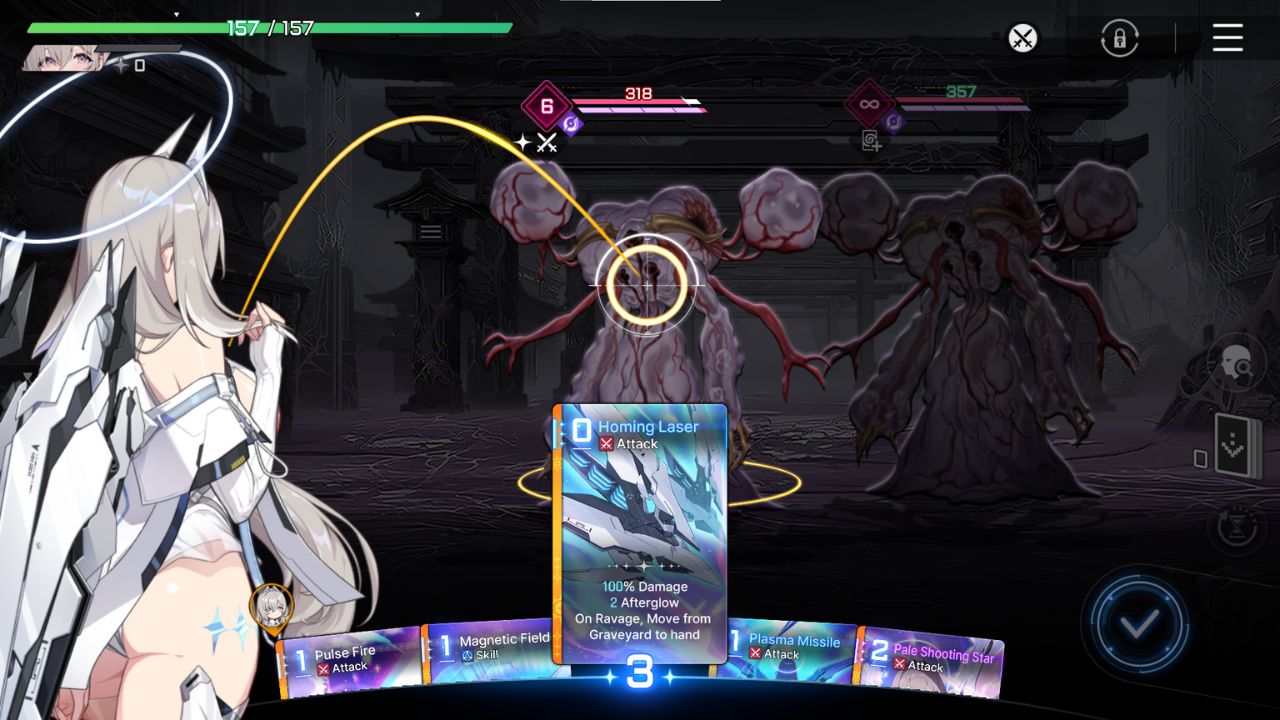Image resolution: width=1280 pixels, height=720 pixels.
Task: Open the hamburger menu
Action: tap(1227, 38)
